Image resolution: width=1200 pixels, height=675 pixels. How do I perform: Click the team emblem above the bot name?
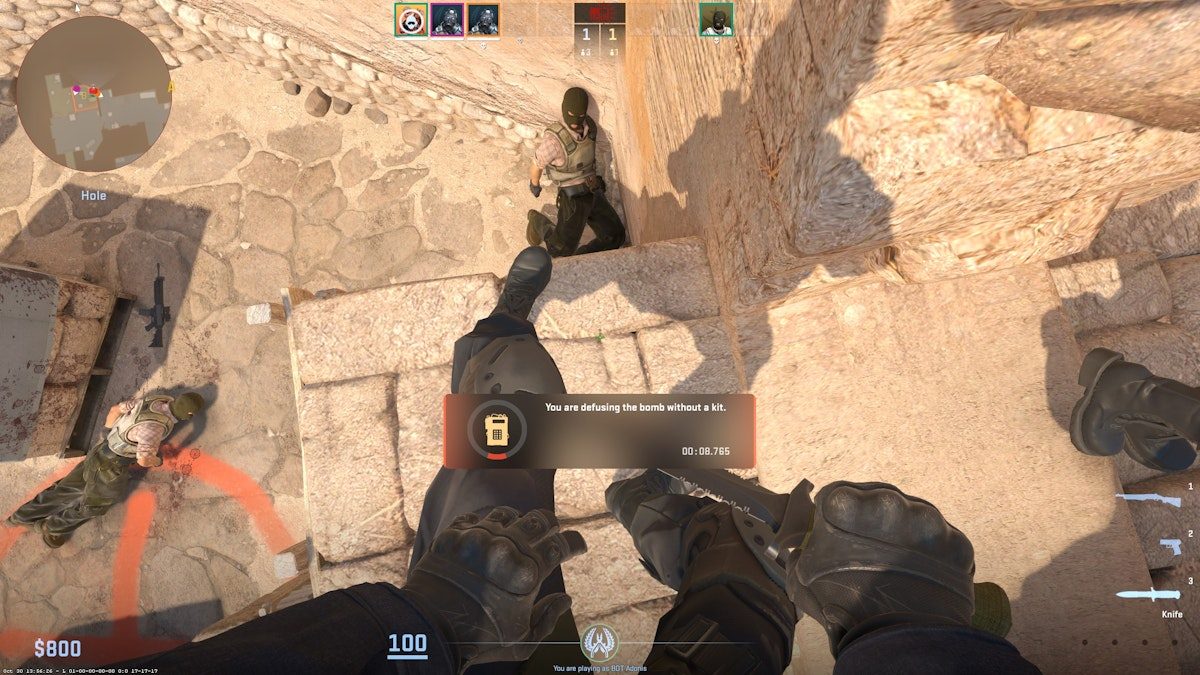tap(600, 641)
